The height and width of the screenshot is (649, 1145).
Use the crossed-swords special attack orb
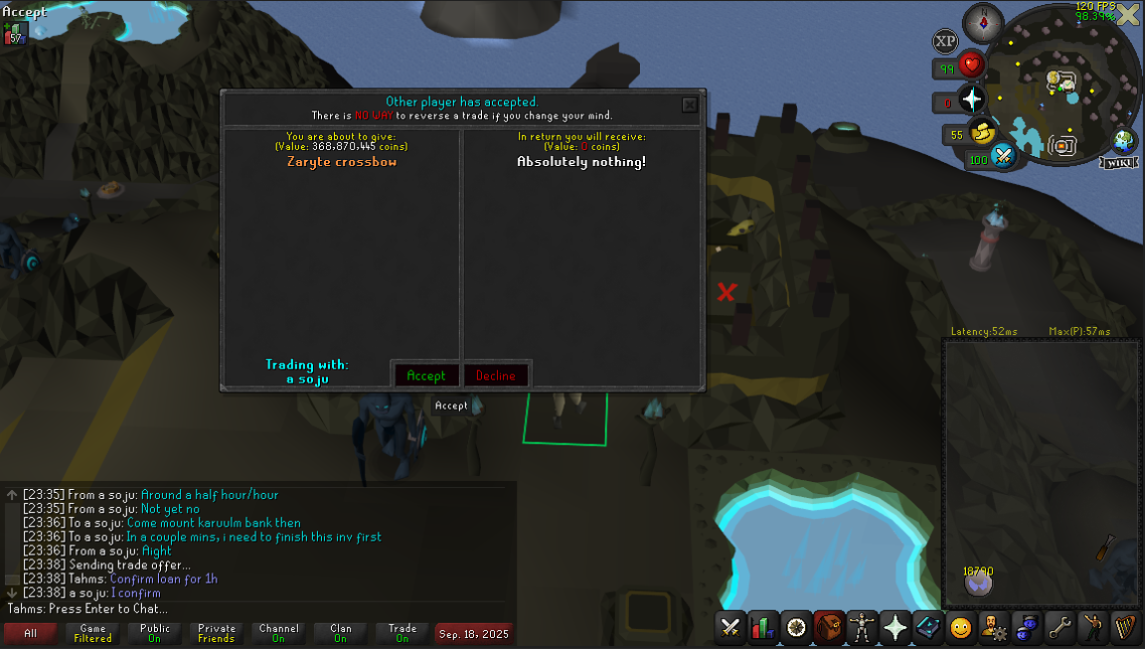click(1003, 155)
